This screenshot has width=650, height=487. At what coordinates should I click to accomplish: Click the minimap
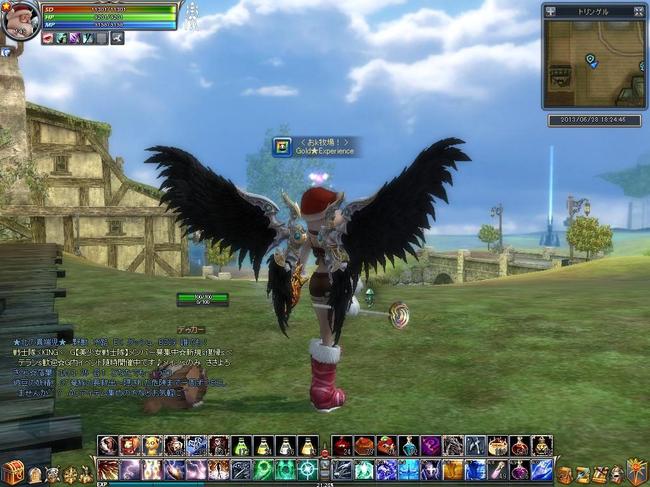[x=594, y=63]
